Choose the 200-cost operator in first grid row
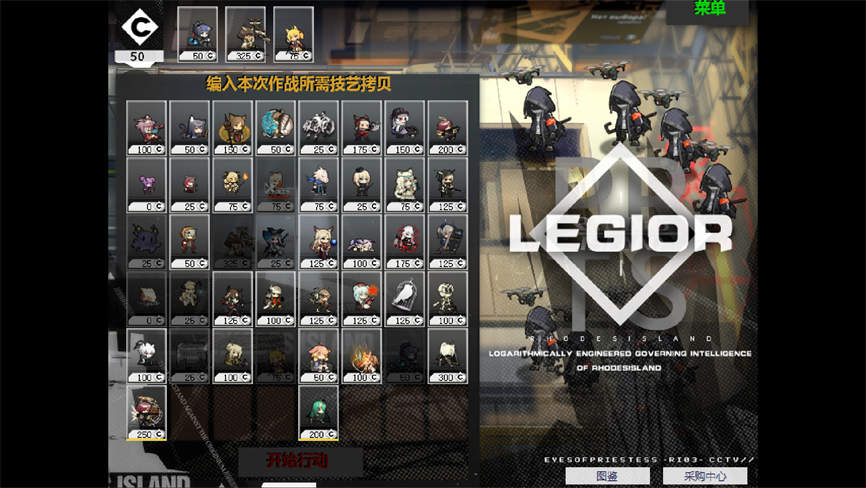The image size is (866, 488). 447,127
